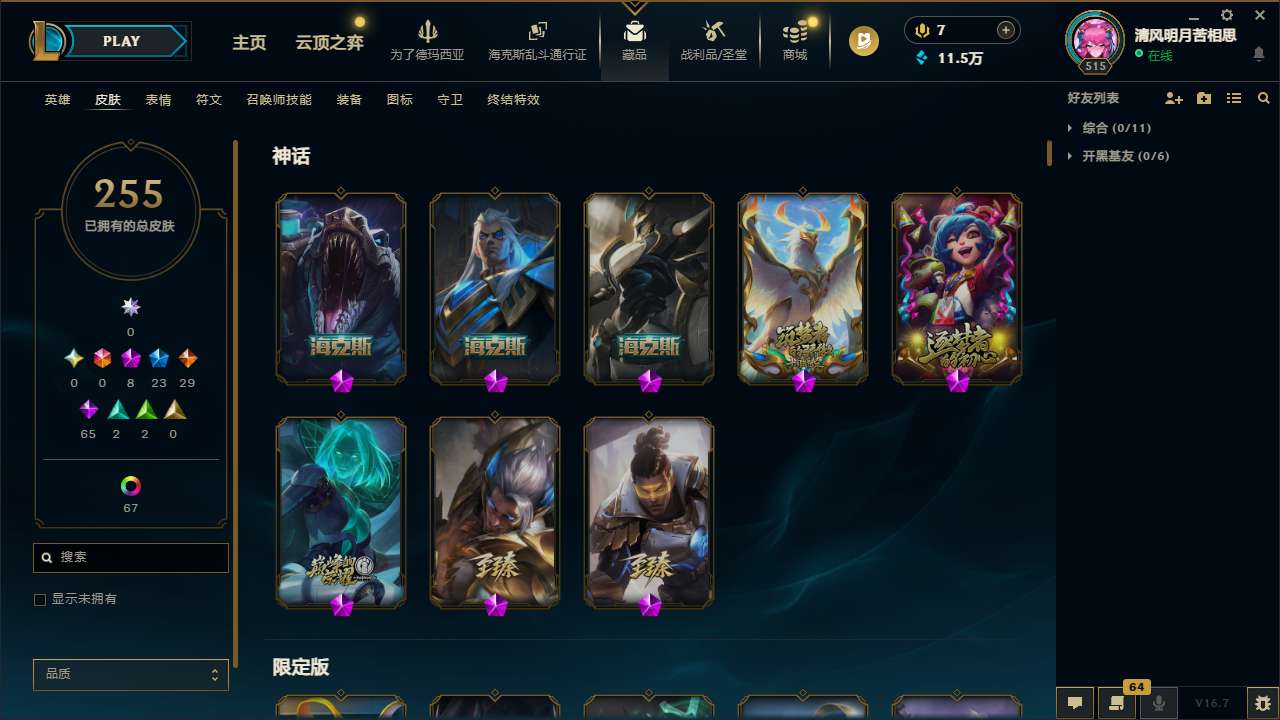The height and width of the screenshot is (720, 1280).
Task: Open the 藏品 (Collection) section icon
Action: (x=634, y=40)
